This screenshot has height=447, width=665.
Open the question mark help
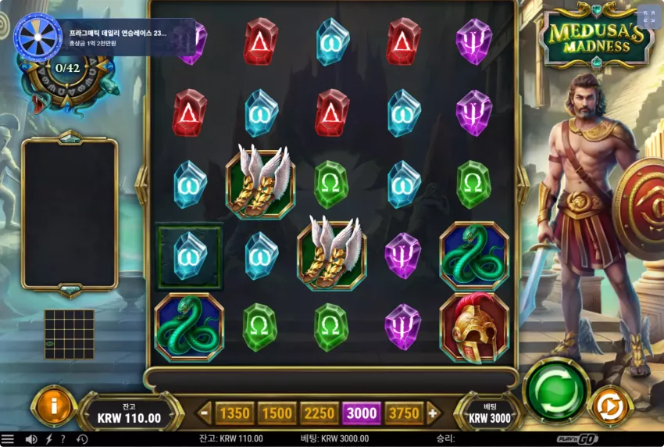point(63,439)
